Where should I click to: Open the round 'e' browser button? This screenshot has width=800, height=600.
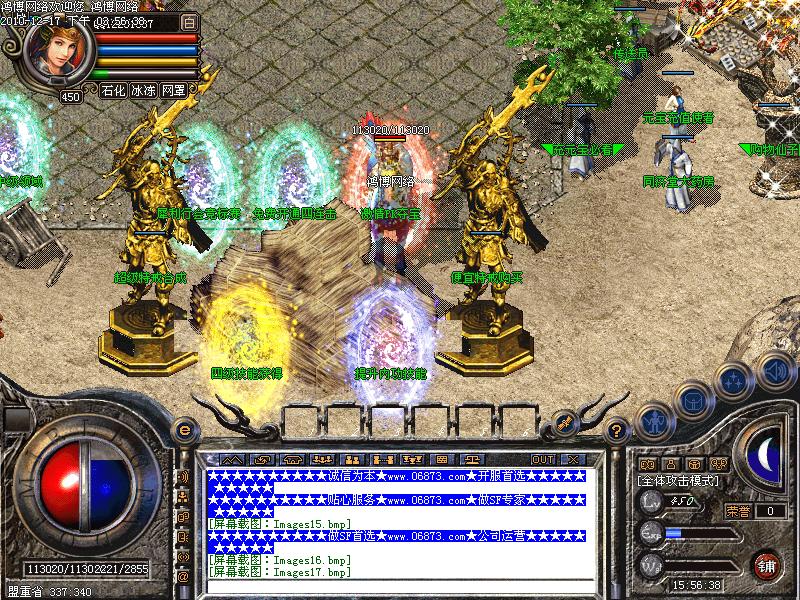[x=183, y=428]
